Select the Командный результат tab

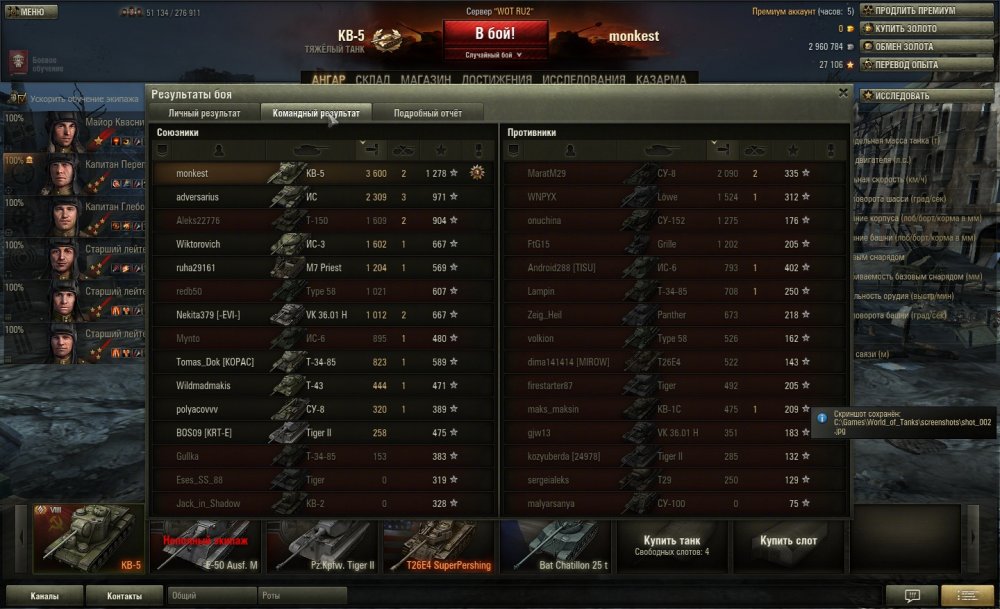(316, 113)
